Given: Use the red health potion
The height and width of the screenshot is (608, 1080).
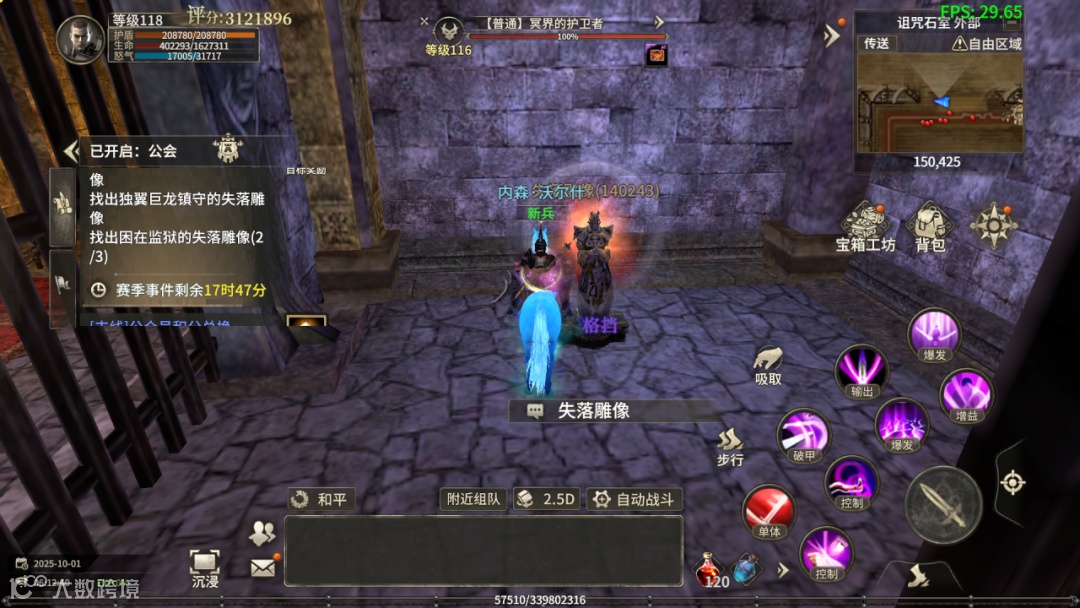Looking at the screenshot, I should coord(708,570).
